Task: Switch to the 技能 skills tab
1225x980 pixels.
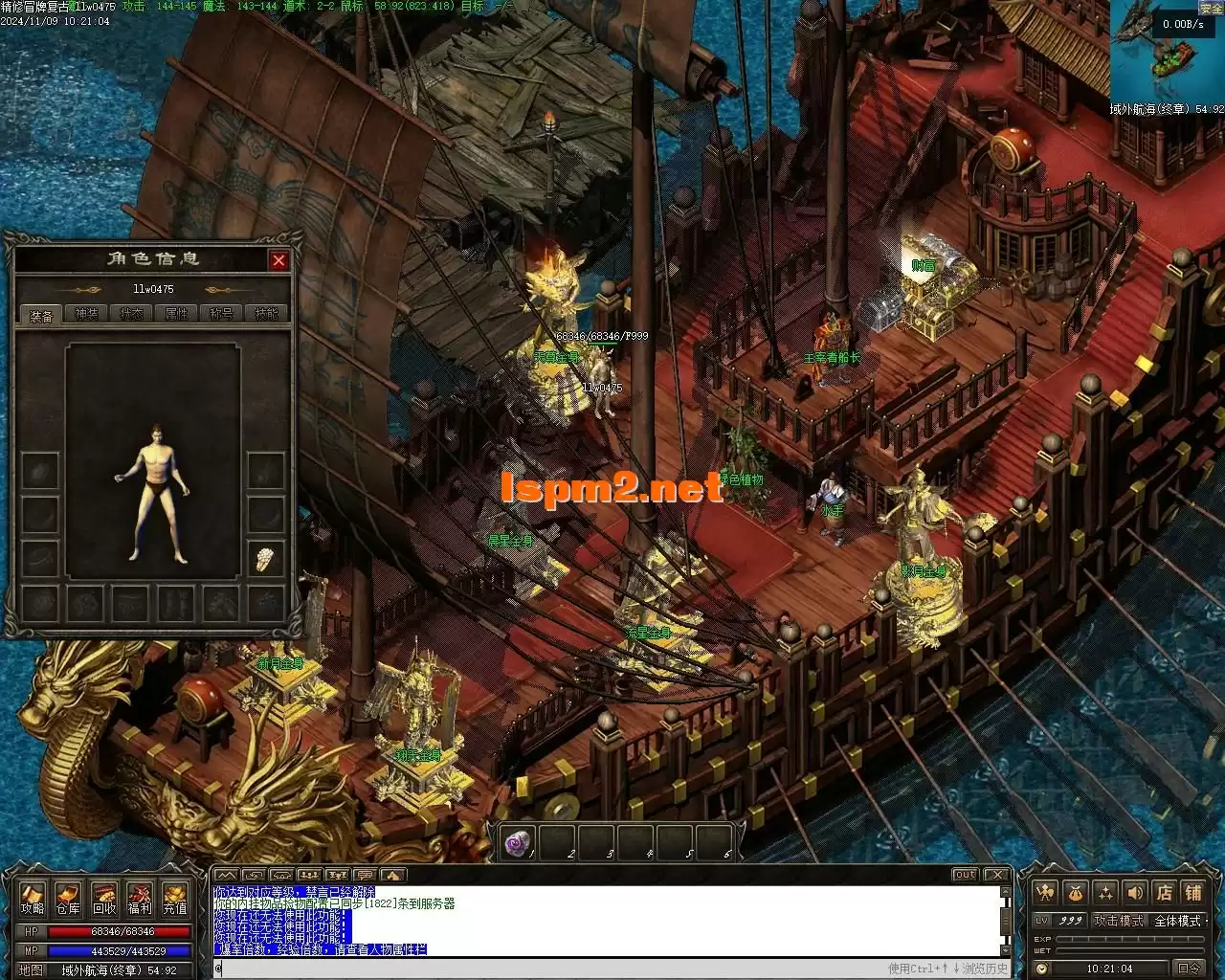Action: click(x=267, y=314)
